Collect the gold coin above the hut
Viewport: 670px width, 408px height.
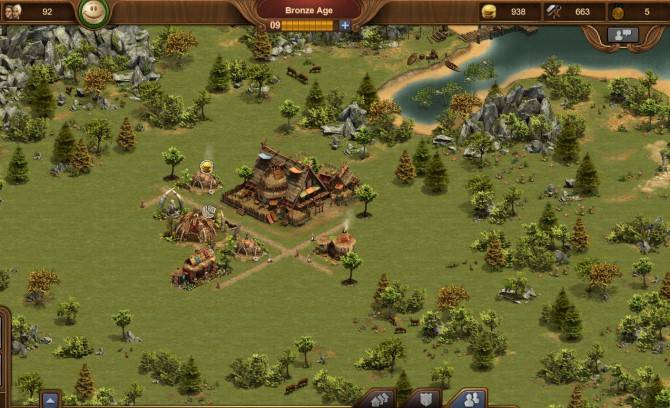pyautogui.click(x=207, y=166)
